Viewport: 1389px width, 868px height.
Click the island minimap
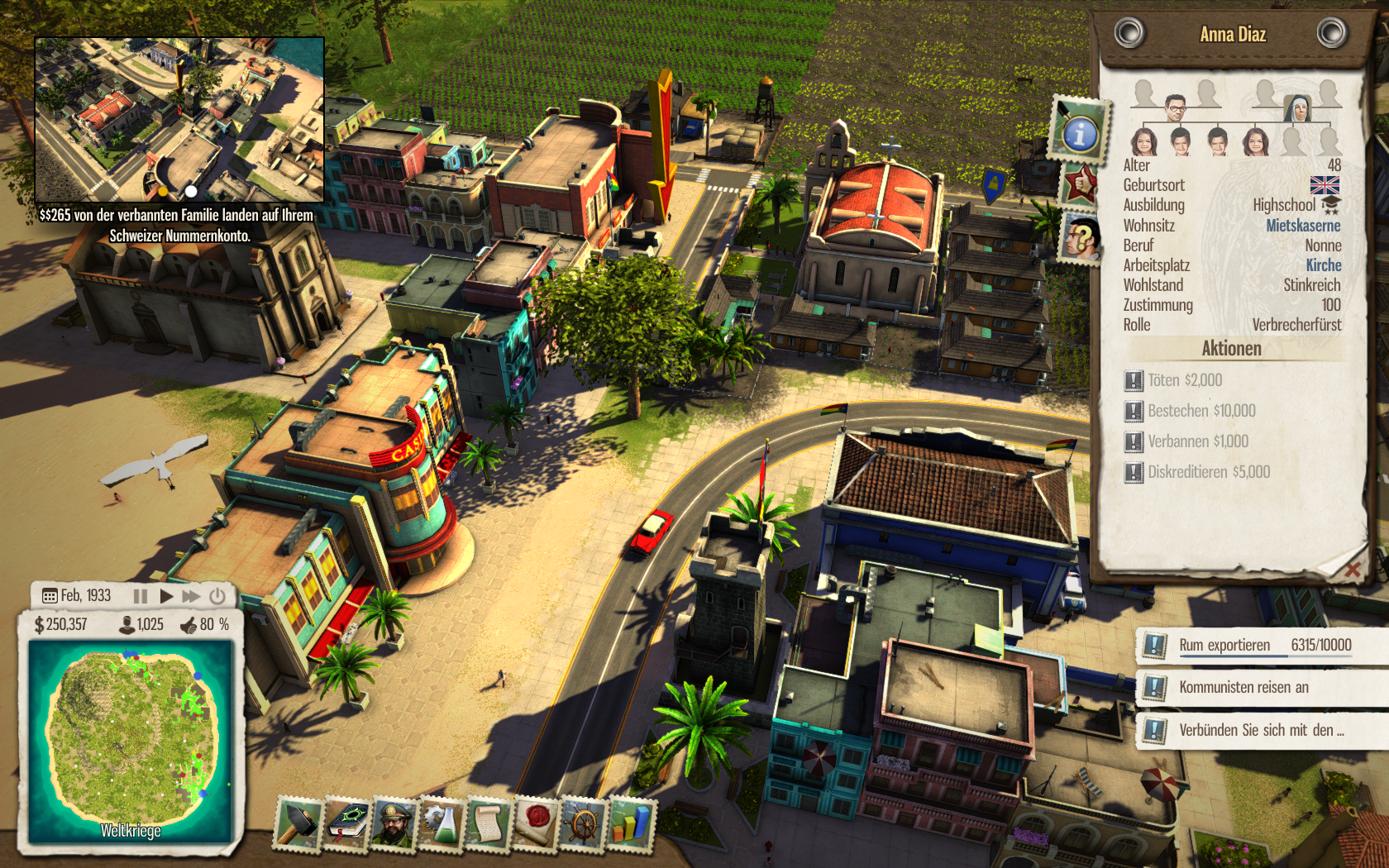coord(131,740)
